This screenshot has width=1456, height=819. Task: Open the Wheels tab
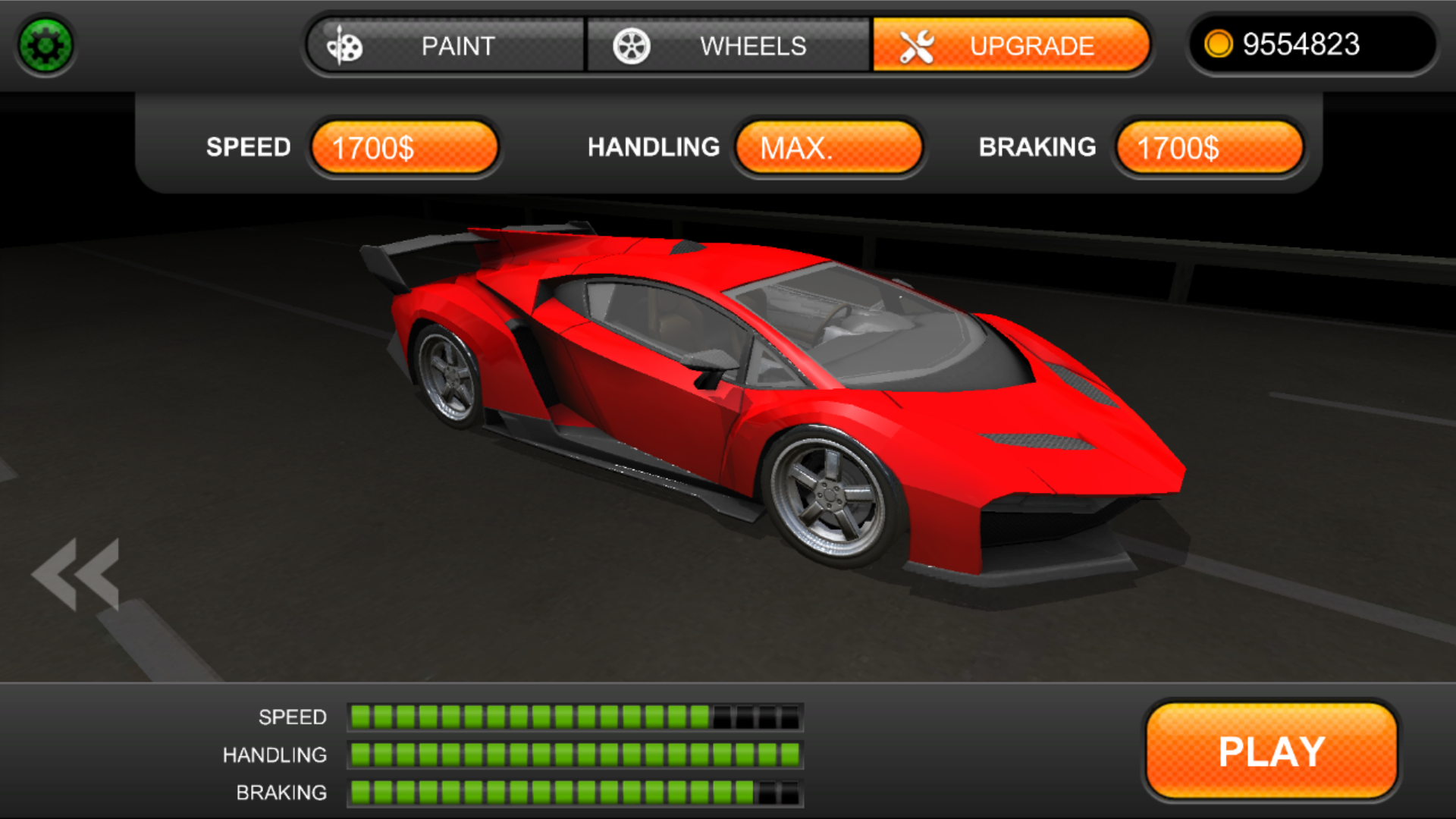[728, 45]
